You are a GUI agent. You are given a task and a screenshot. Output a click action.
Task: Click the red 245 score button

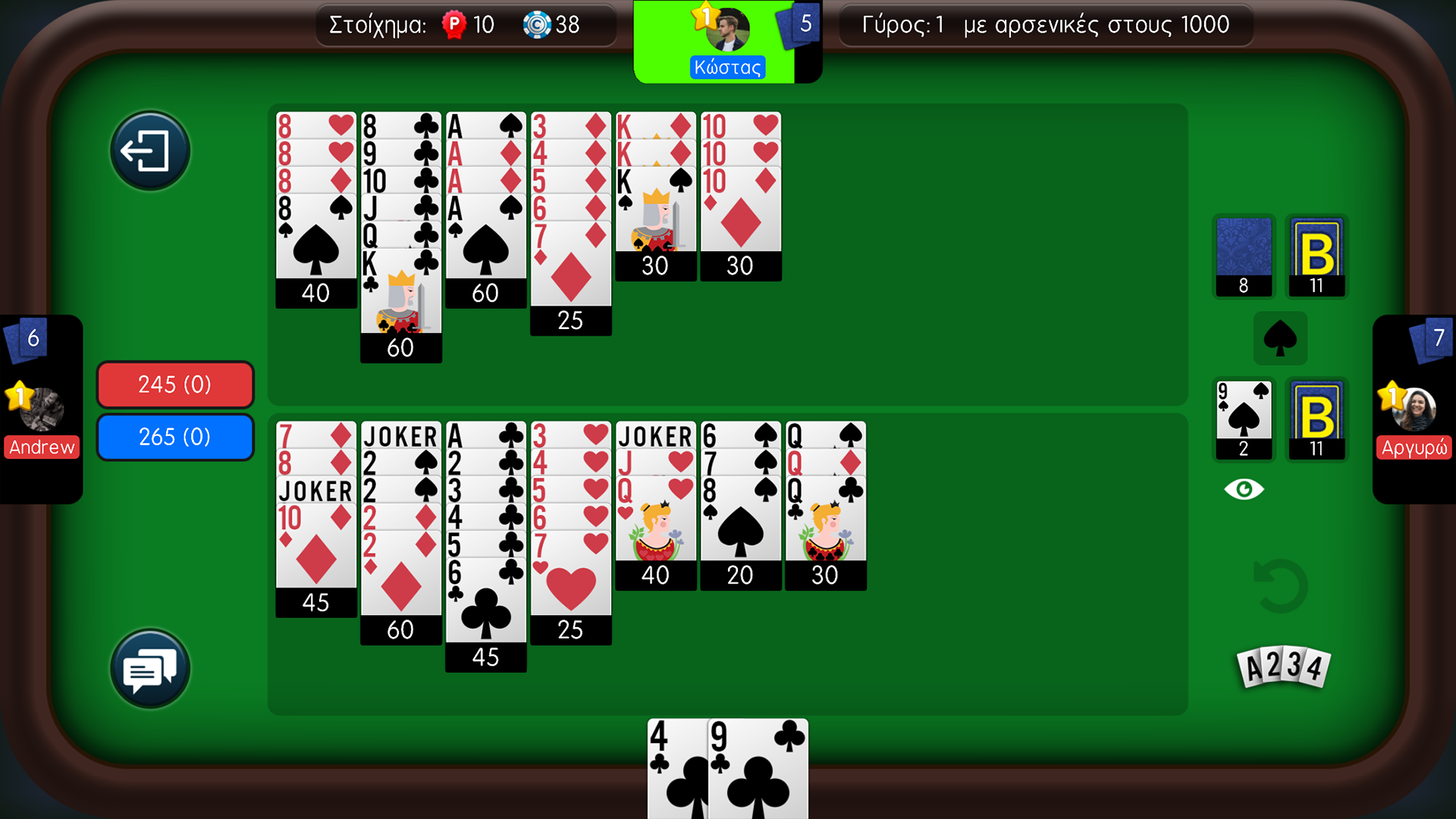[174, 384]
